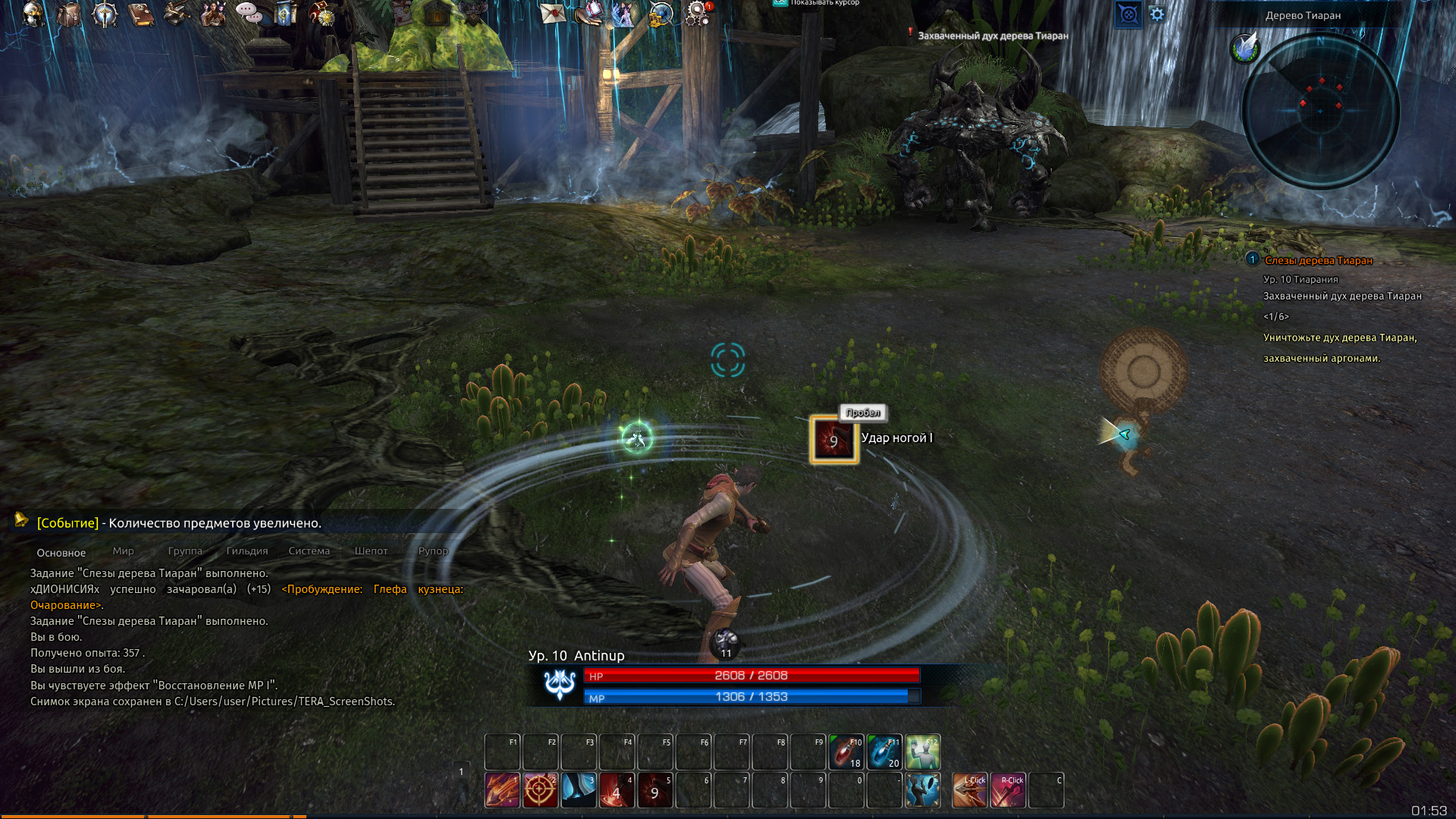Select the "Слезы дерева Тиаран" quest tracker entry
This screenshot has width=1456, height=819.
[x=1318, y=260]
